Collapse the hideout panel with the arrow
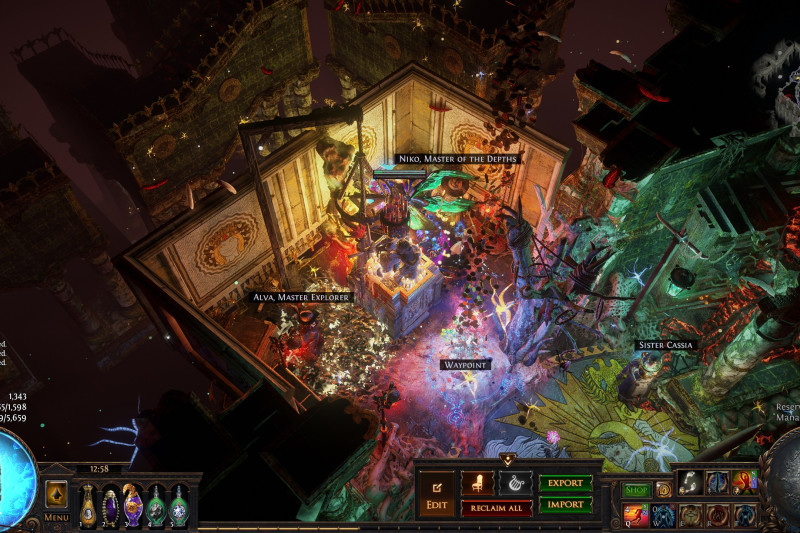Image resolution: width=800 pixels, height=533 pixels. point(508,460)
